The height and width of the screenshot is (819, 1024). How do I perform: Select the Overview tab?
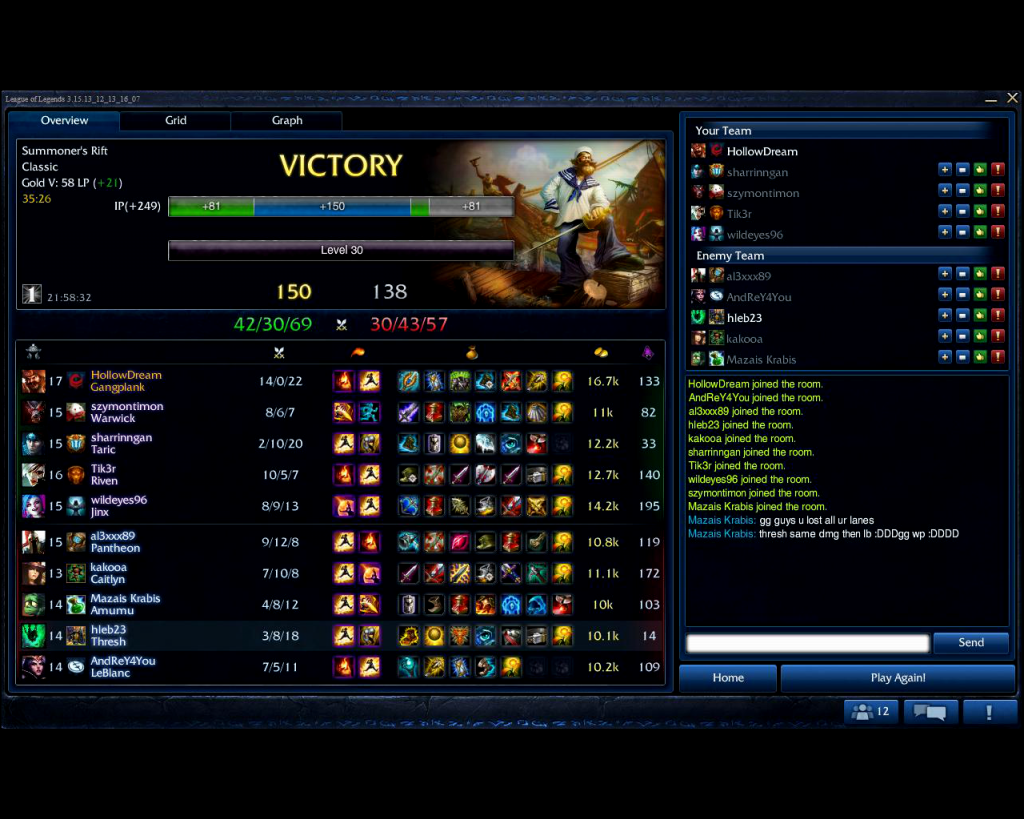click(x=64, y=121)
